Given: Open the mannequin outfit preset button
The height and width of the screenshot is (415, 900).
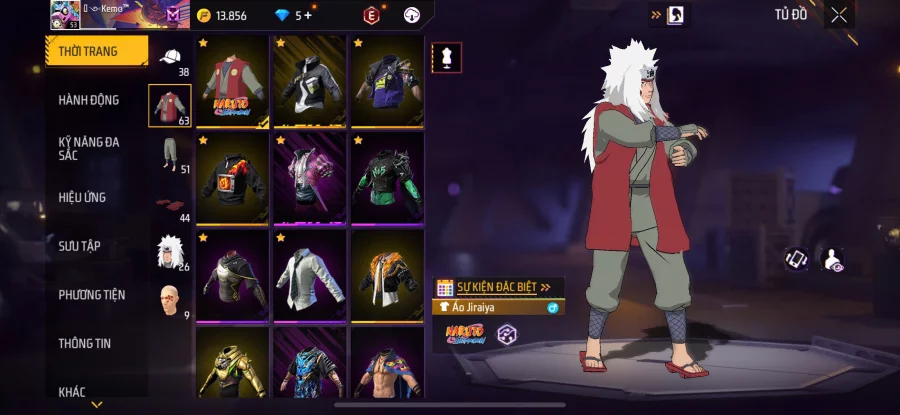Looking at the screenshot, I should pyautogui.click(x=446, y=57).
